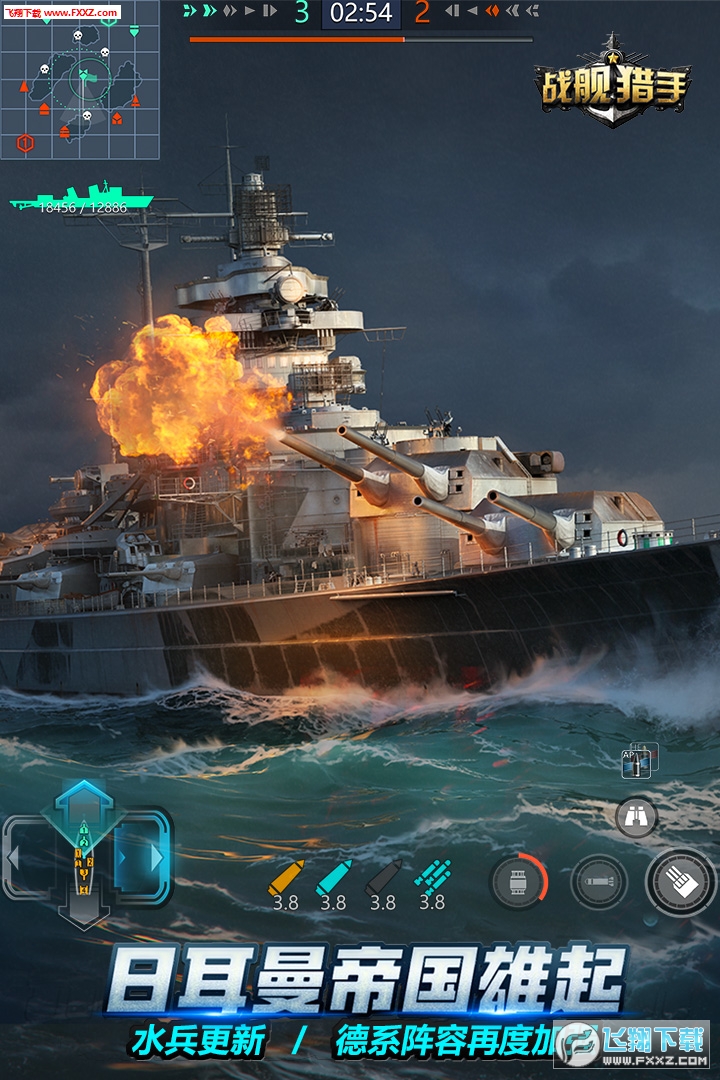Viewport: 720px width, 1080px height.
Task: Increase speed with the up arrow
Action: [85, 797]
